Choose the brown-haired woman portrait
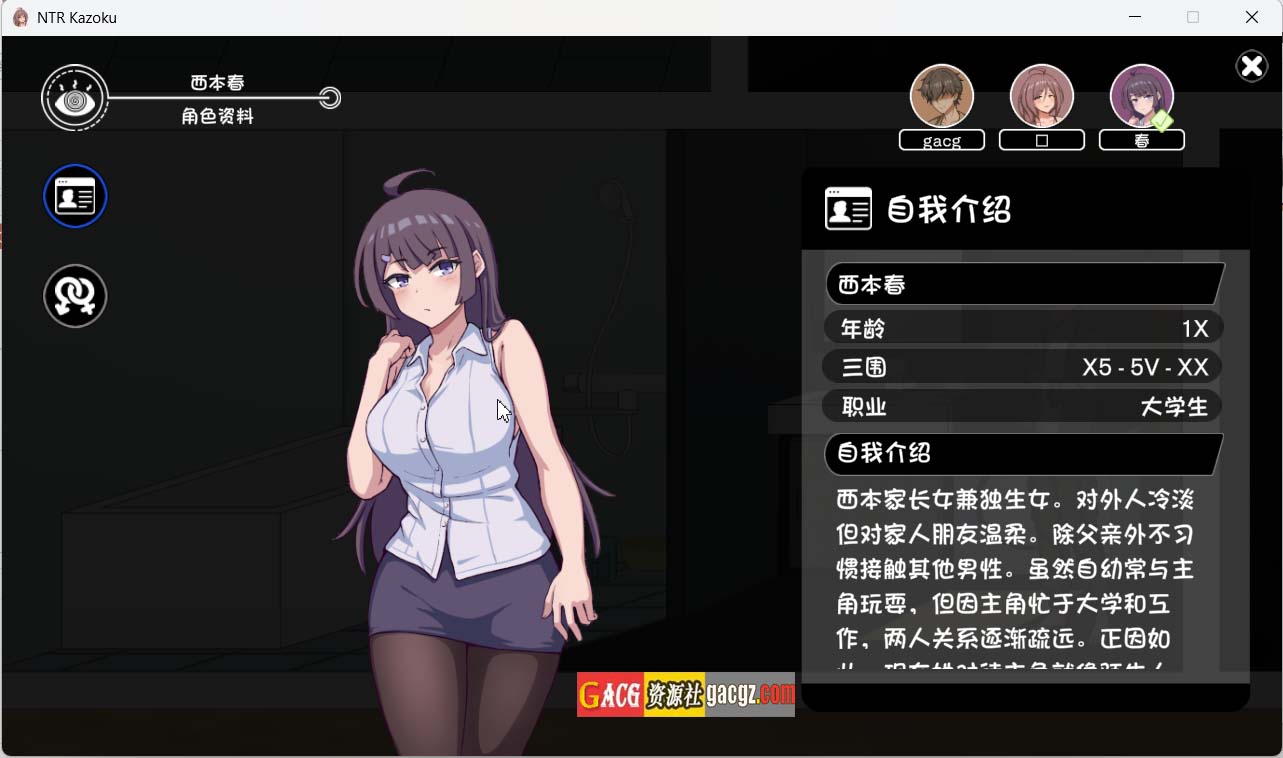The image size is (1283, 758). click(x=1041, y=97)
